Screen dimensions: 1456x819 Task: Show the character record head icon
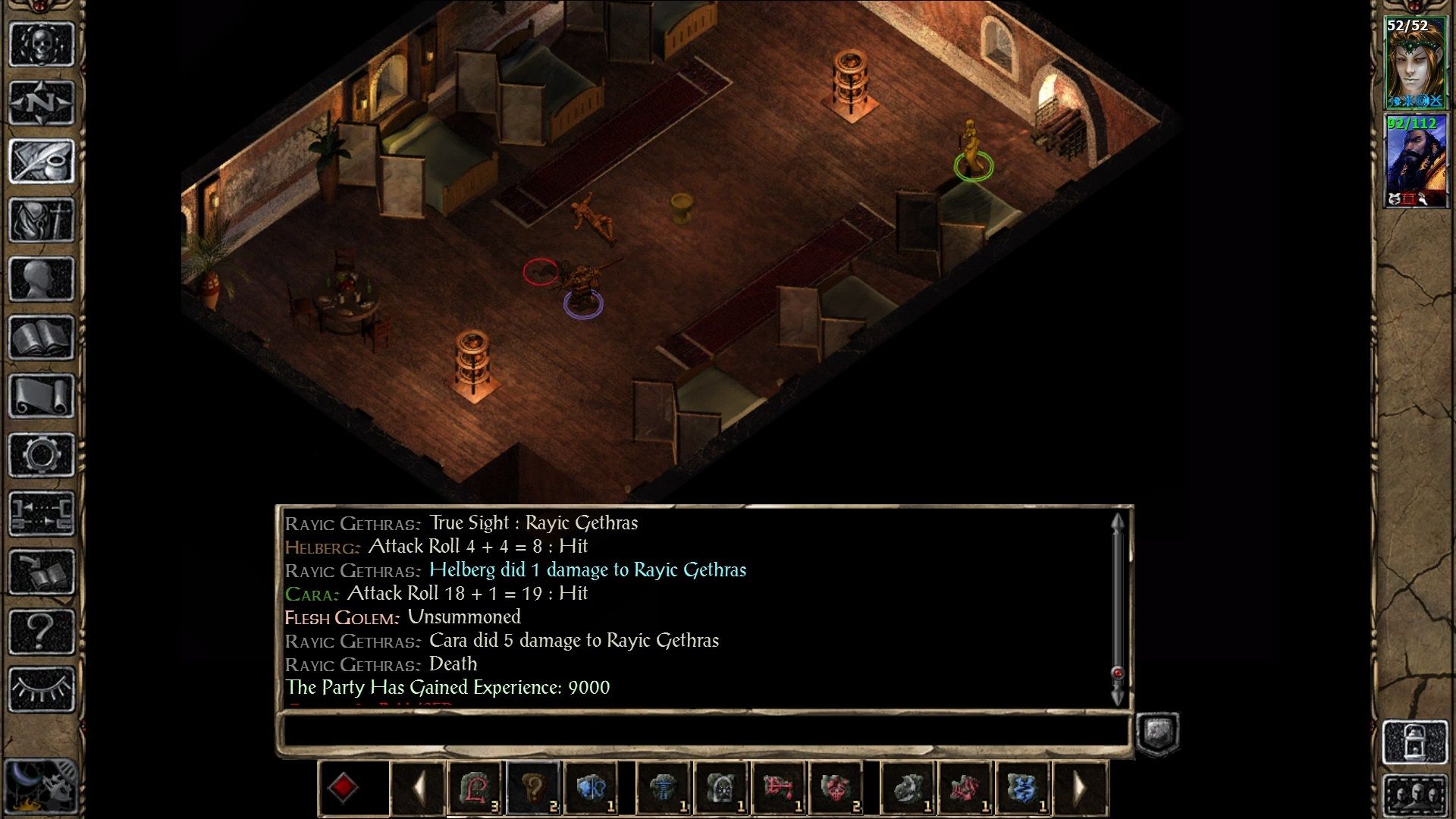click(42, 279)
